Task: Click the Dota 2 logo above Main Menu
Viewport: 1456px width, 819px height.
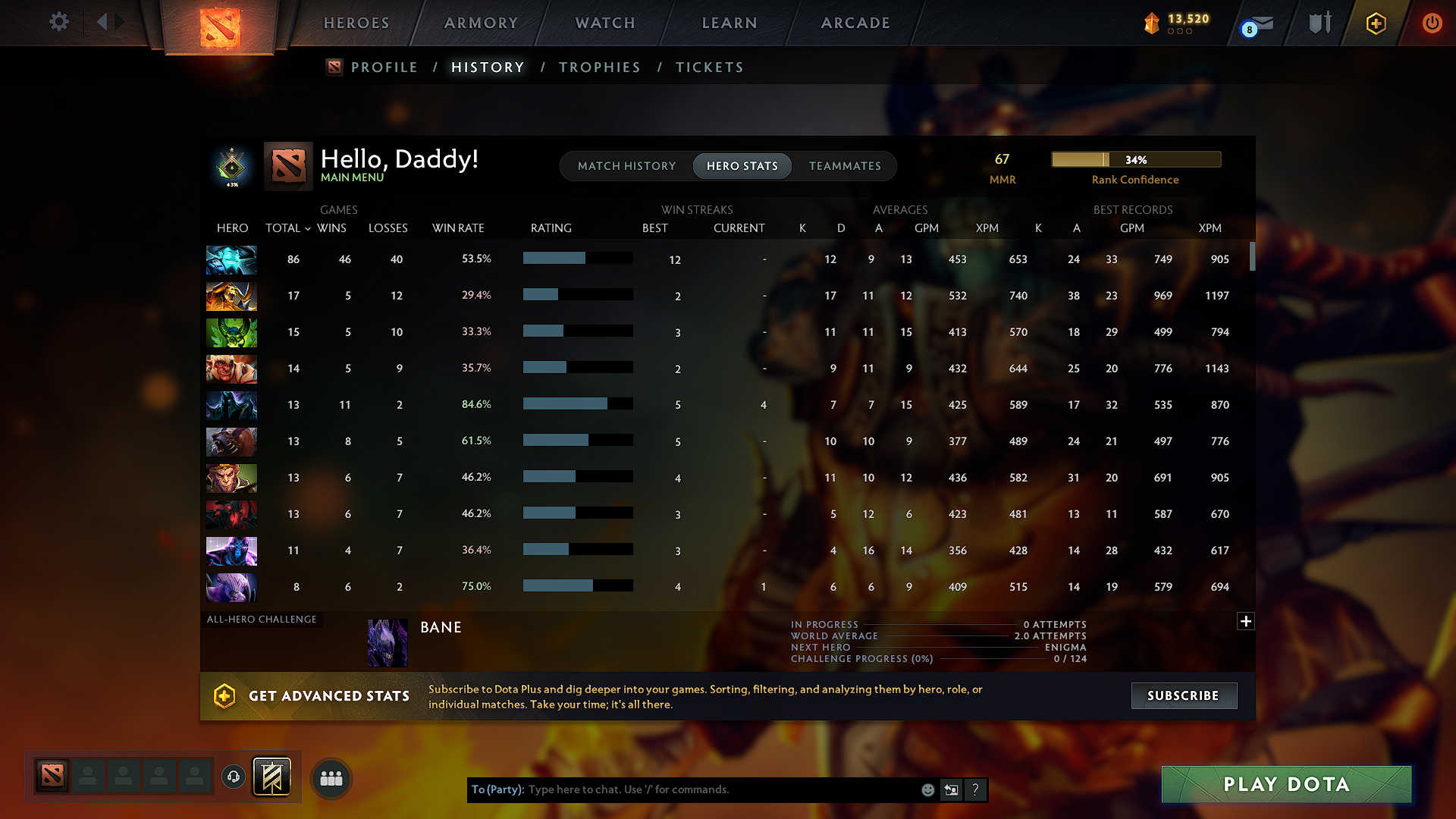Action: tap(287, 165)
